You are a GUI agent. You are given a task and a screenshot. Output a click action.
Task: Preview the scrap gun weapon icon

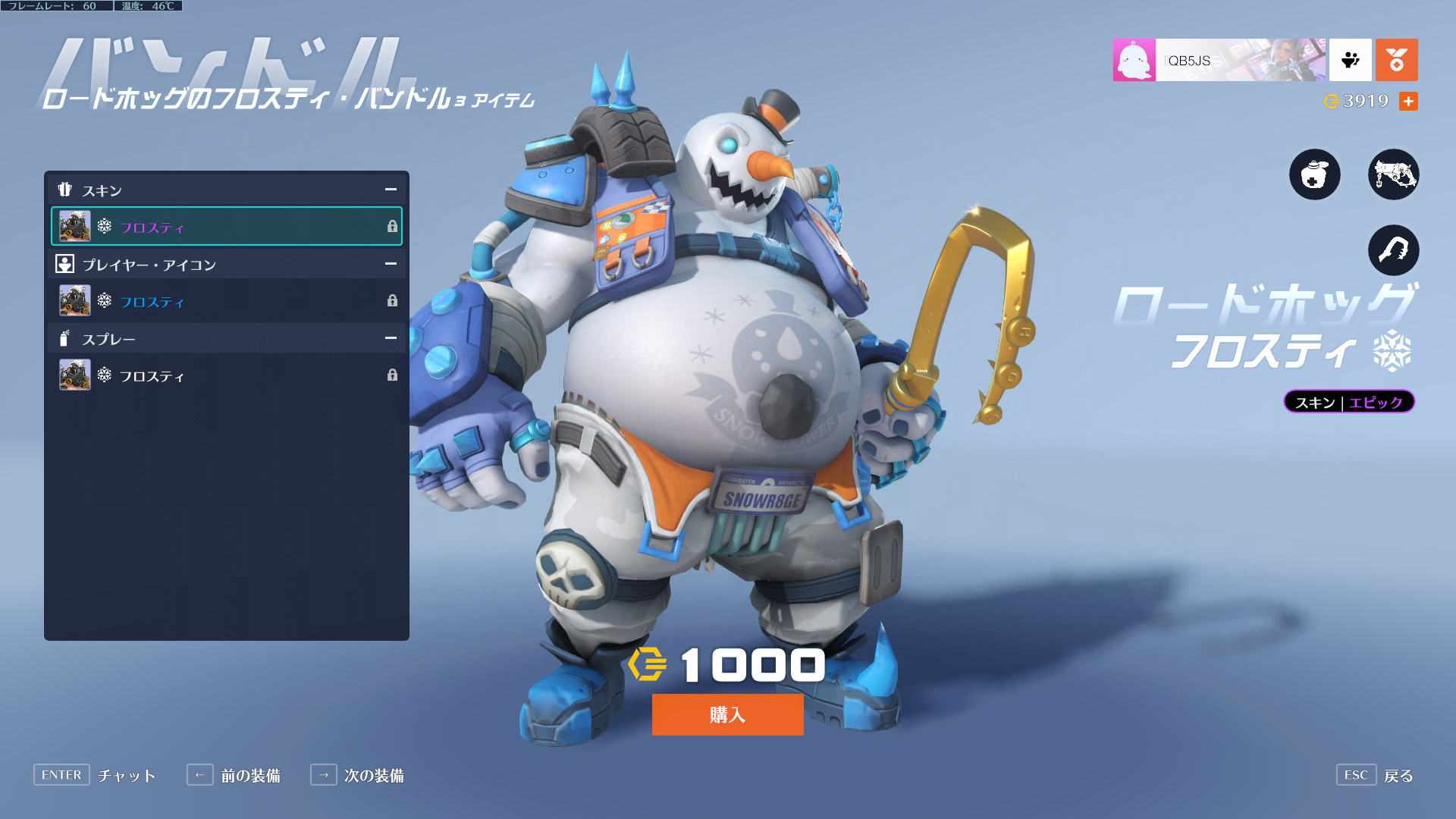(1393, 174)
